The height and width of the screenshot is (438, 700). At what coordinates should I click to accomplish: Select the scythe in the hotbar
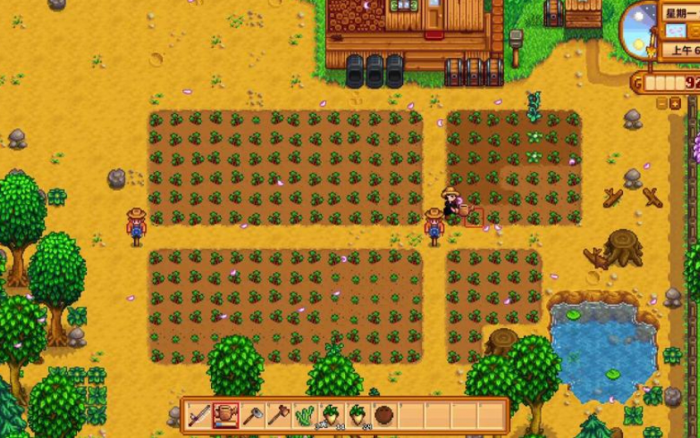click(200, 415)
